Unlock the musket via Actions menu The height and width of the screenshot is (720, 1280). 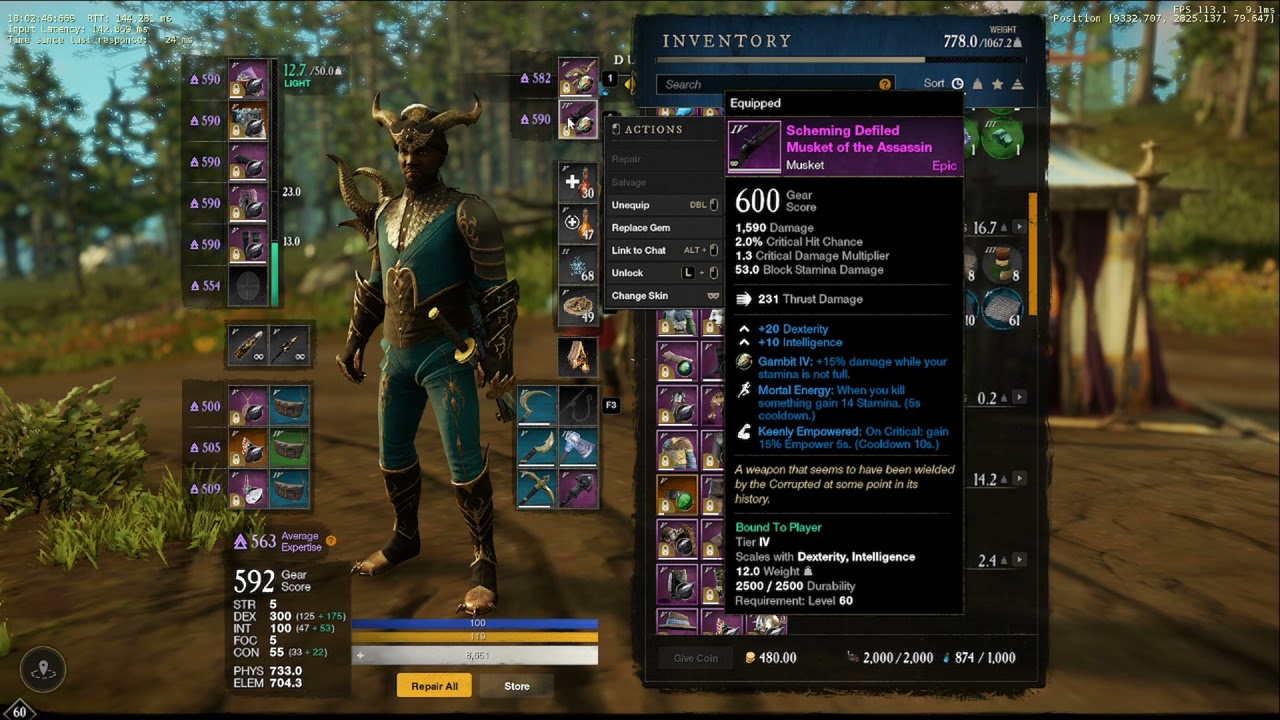(628, 273)
